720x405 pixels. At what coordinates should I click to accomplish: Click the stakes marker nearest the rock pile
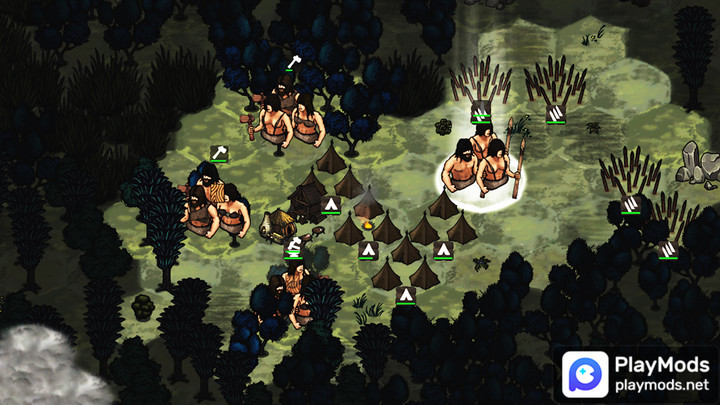pos(630,205)
